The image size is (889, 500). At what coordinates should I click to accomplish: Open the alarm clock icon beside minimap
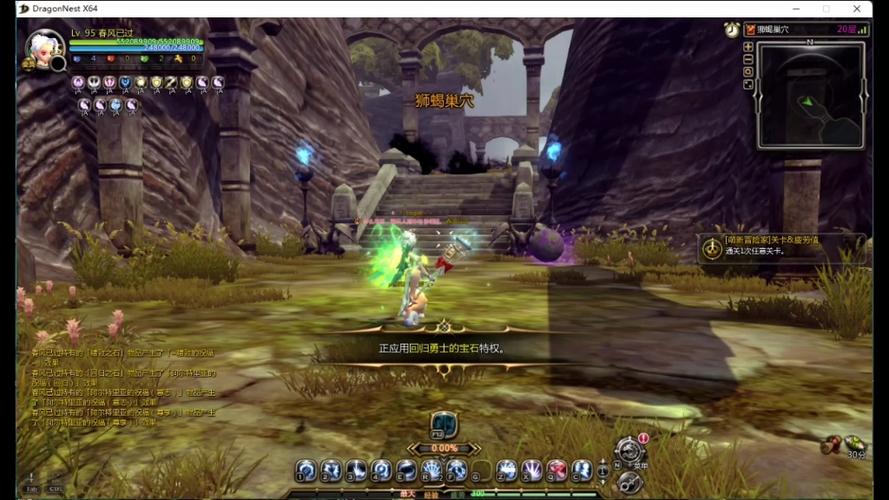tap(732, 31)
